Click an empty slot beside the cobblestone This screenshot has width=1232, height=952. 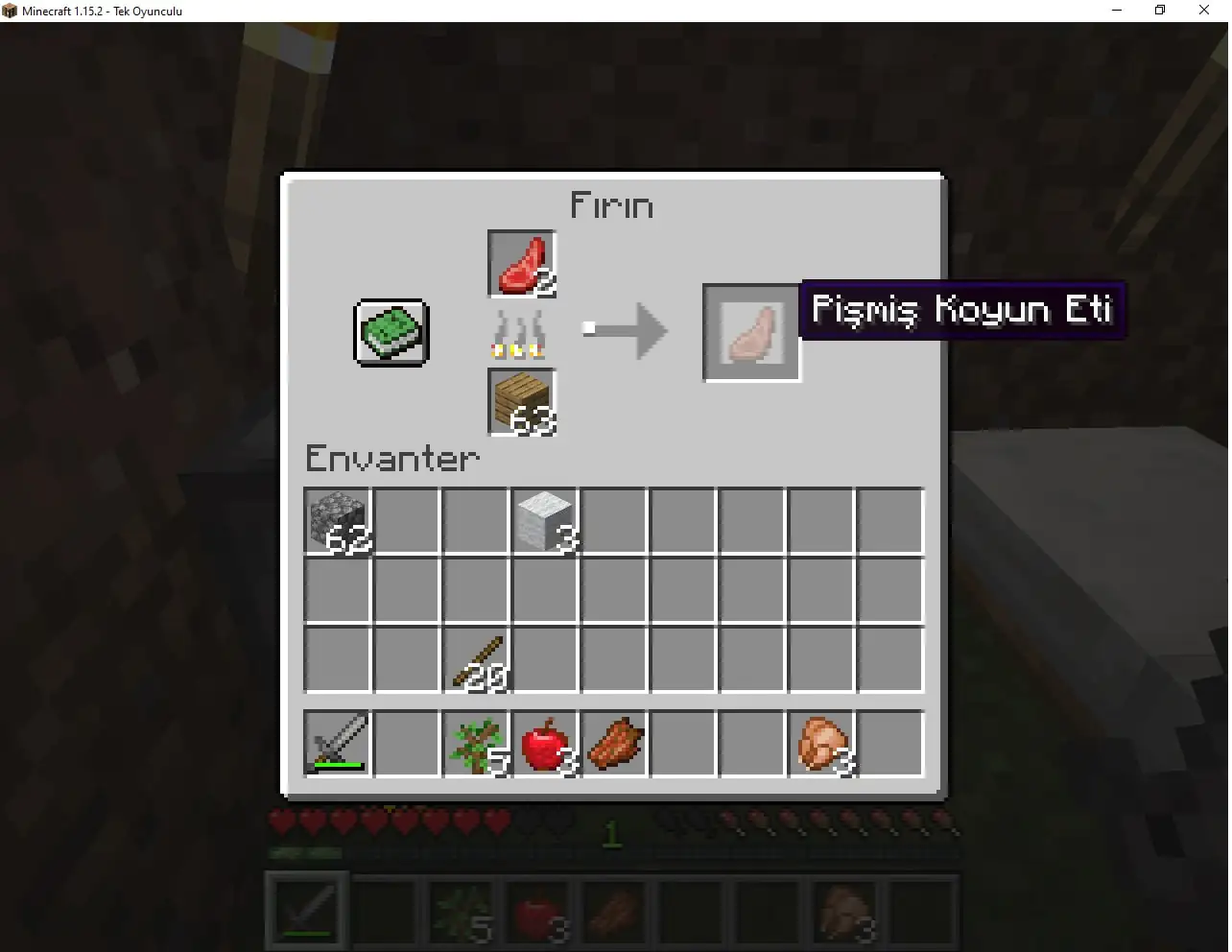pyautogui.click(x=406, y=521)
